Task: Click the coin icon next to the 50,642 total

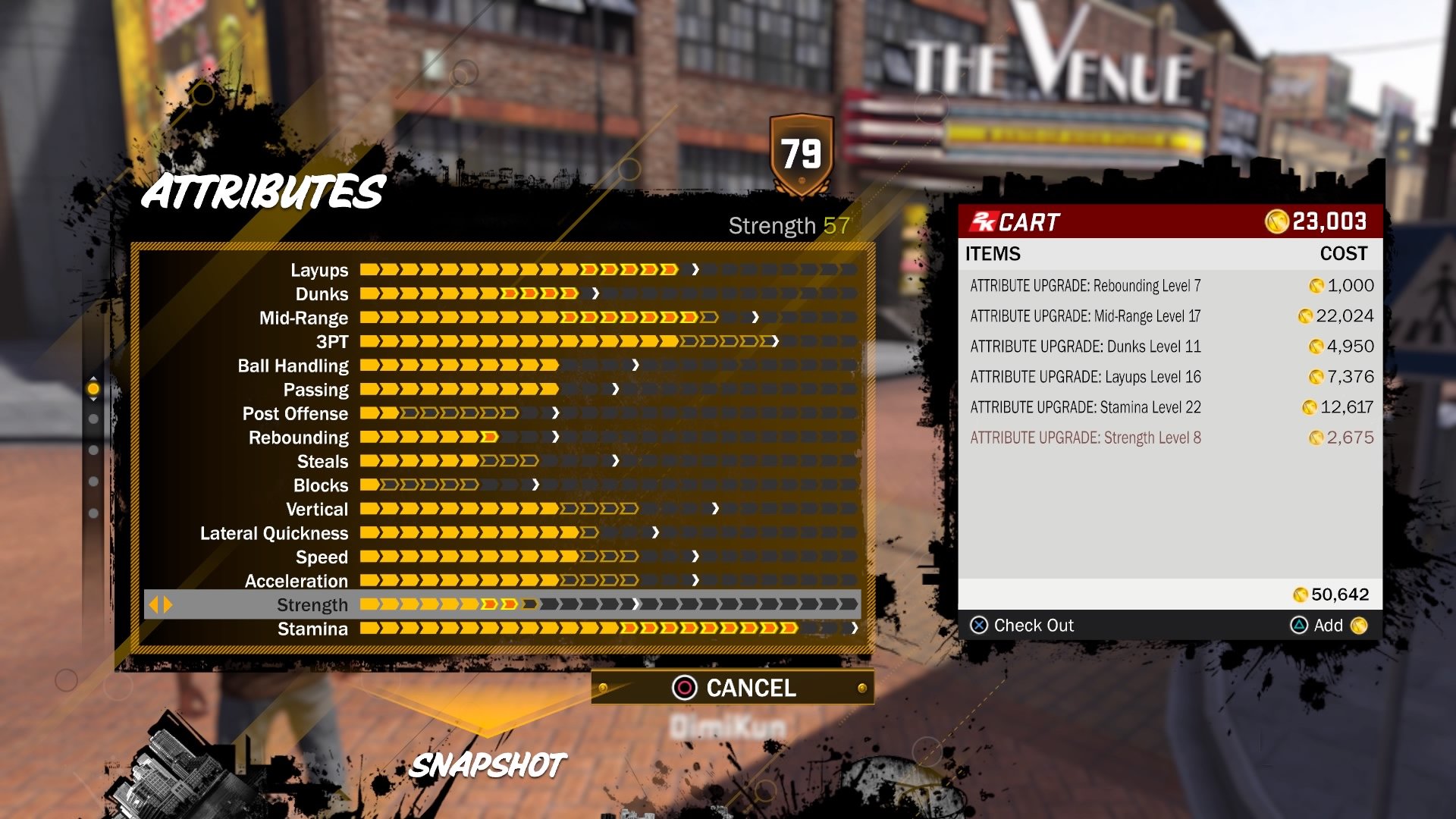Action: (x=1302, y=595)
